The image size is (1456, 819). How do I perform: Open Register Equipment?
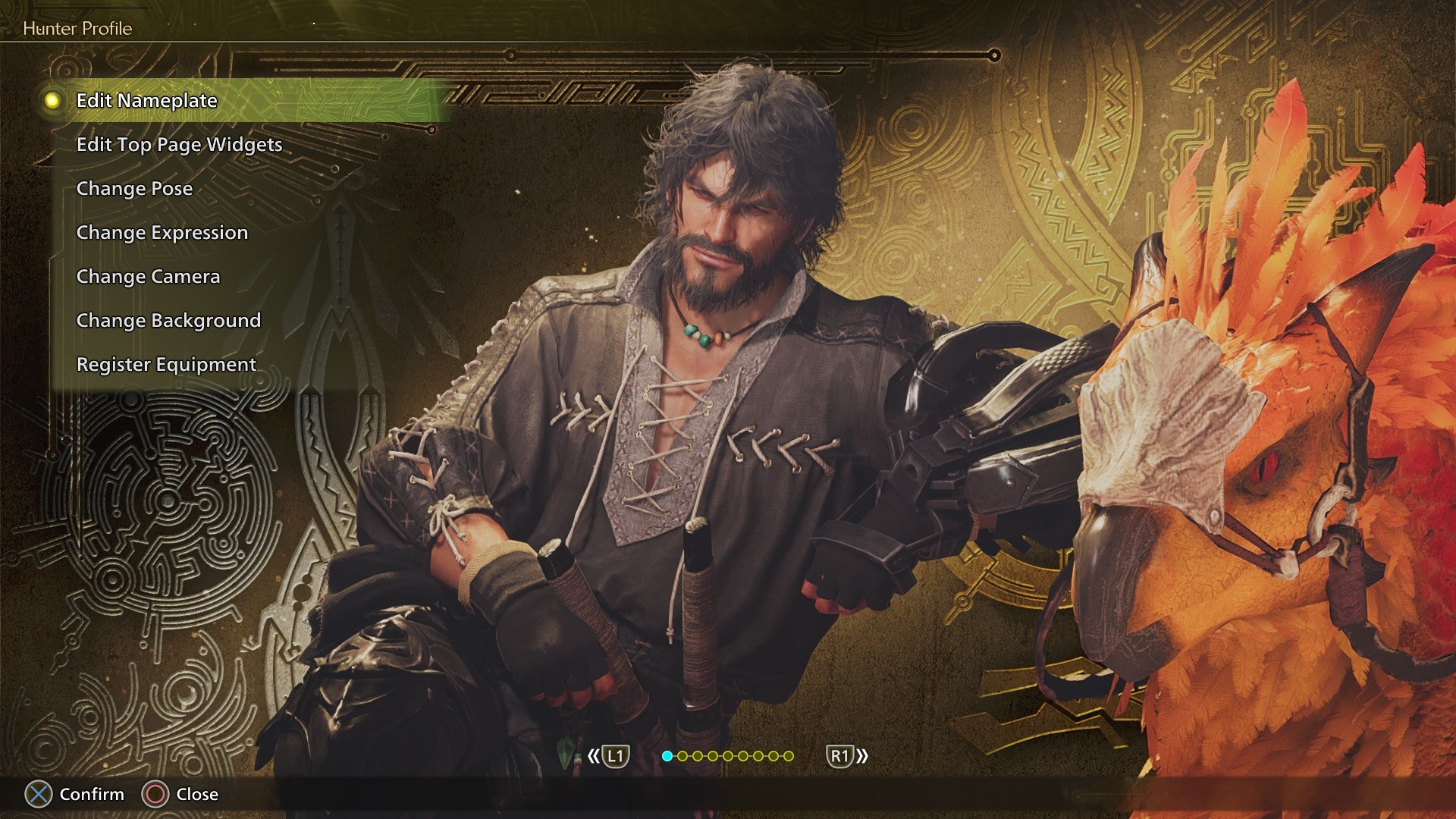click(166, 365)
